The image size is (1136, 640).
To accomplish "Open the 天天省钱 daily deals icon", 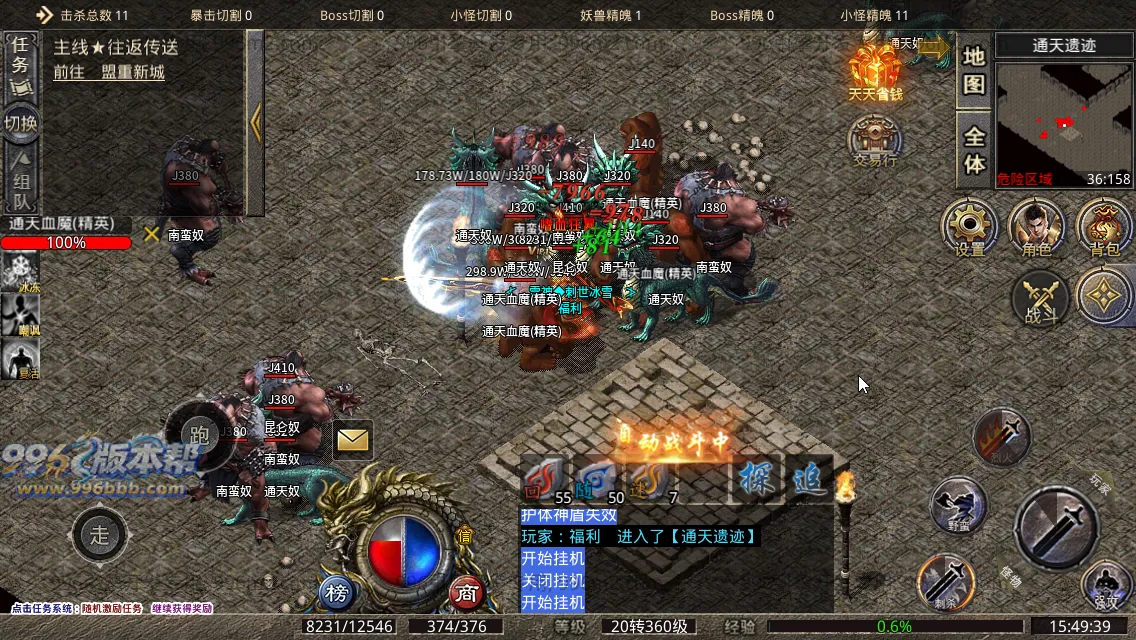I will pyautogui.click(x=875, y=72).
